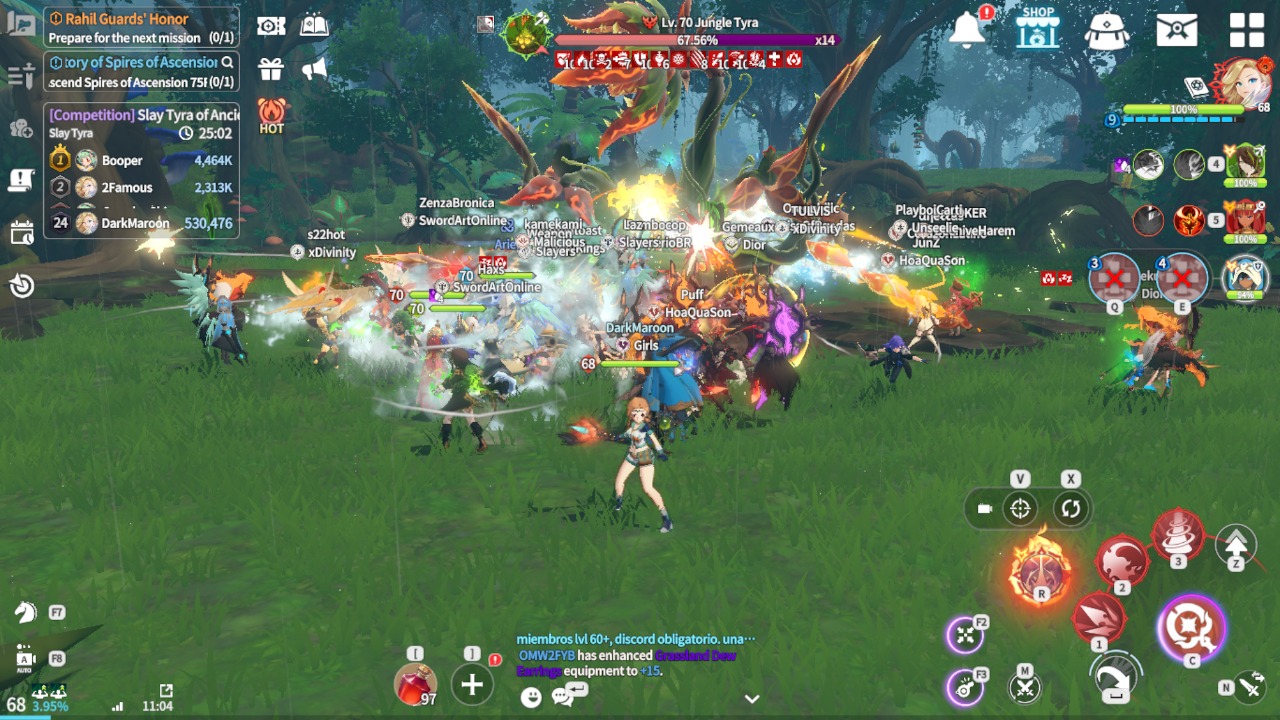Use the basic attack button with purple ring
Screen dimensions: 1280x720
click(x=1191, y=629)
